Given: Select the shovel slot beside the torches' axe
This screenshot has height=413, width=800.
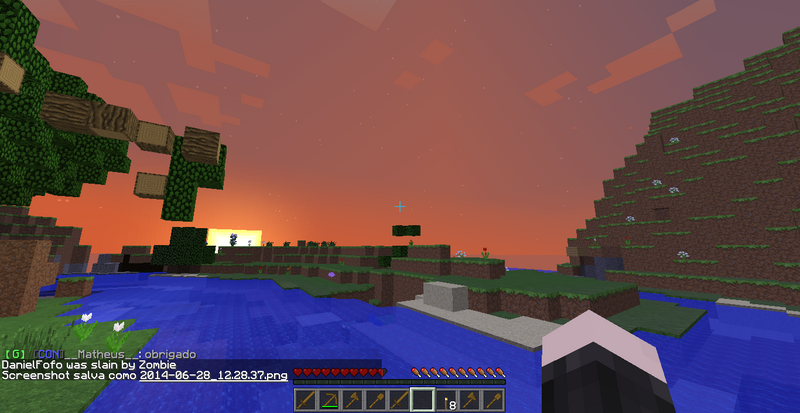Looking at the screenshot, I should point(492,400).
